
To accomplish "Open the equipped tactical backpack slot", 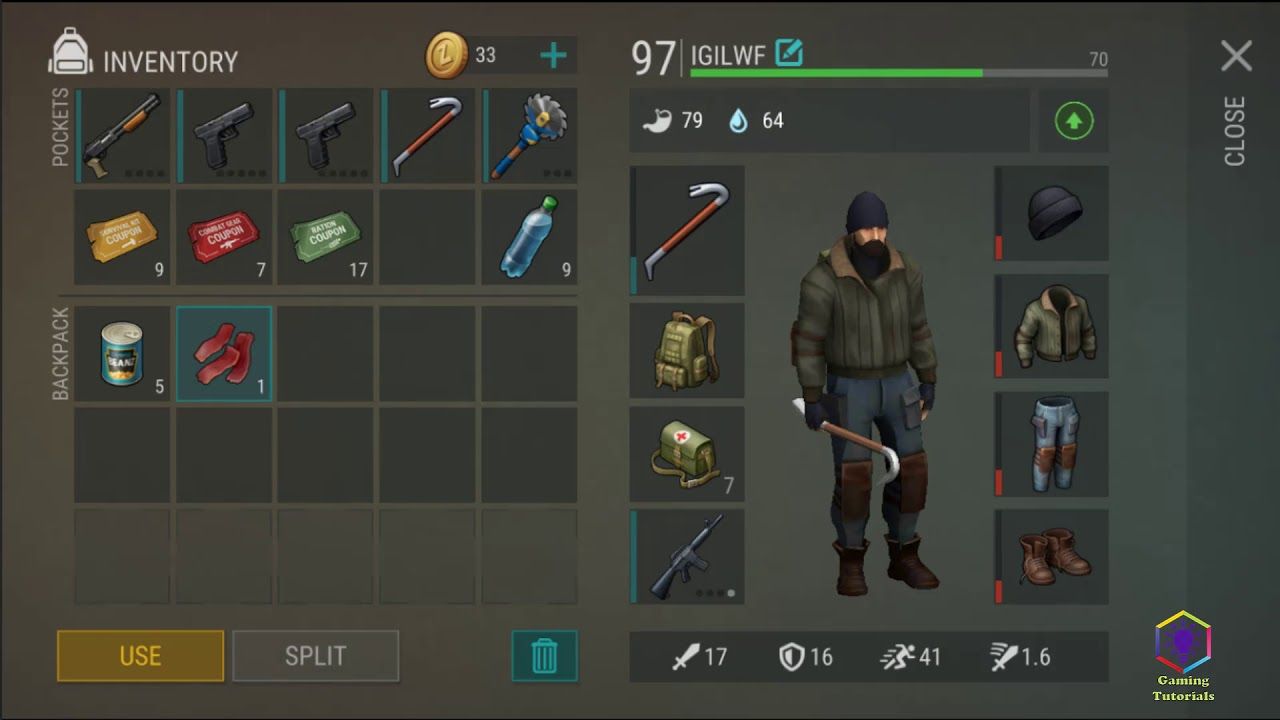I will click(x=687, y=350).
